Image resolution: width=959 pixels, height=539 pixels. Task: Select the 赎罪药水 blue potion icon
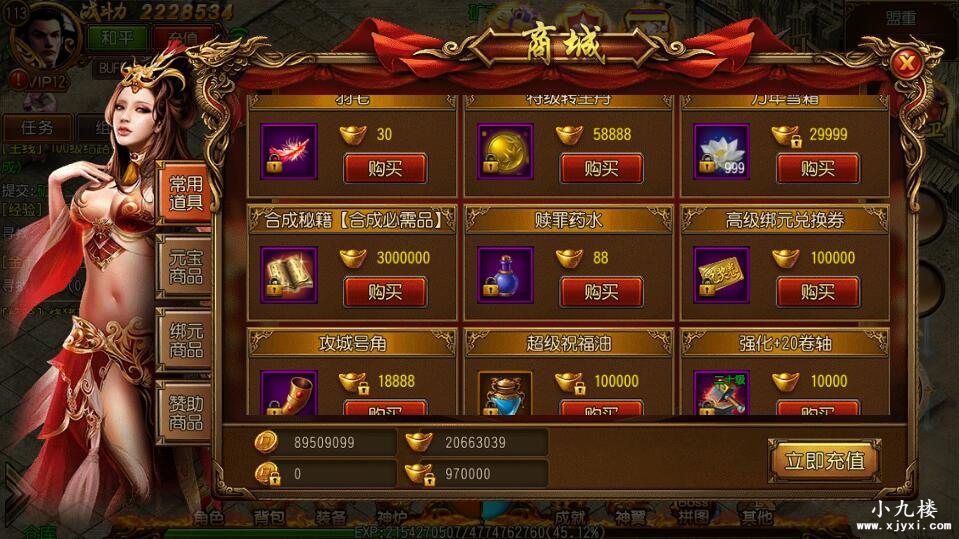click(505, 275)
